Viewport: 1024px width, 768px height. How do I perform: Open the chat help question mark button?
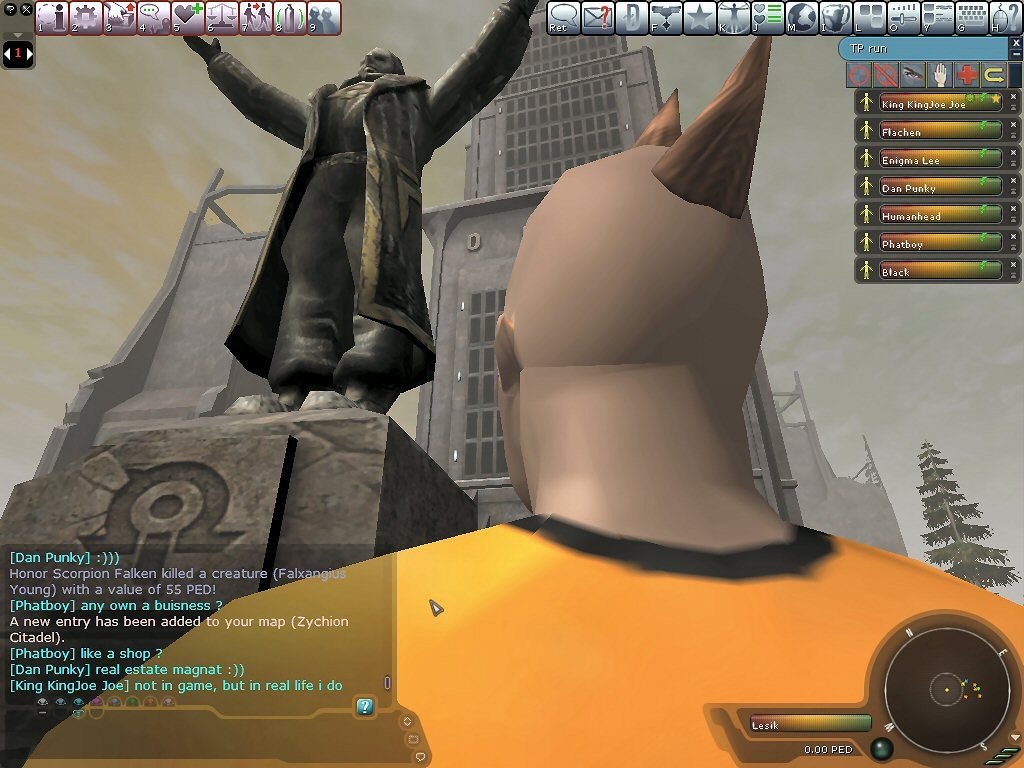(x=365, y=707)
